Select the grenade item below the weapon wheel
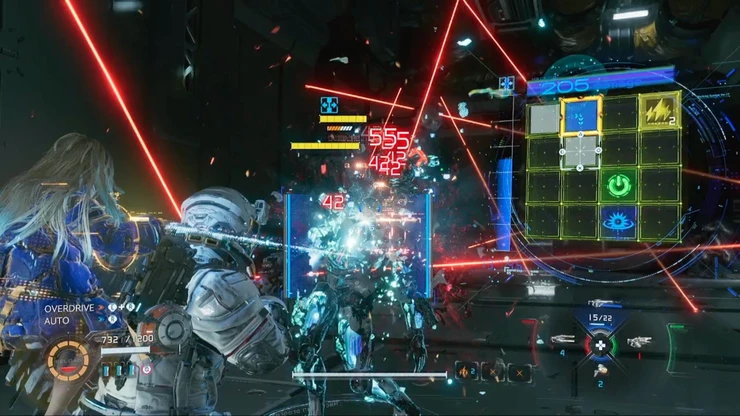This screenshot has width=740, height=416. [600, 371]
